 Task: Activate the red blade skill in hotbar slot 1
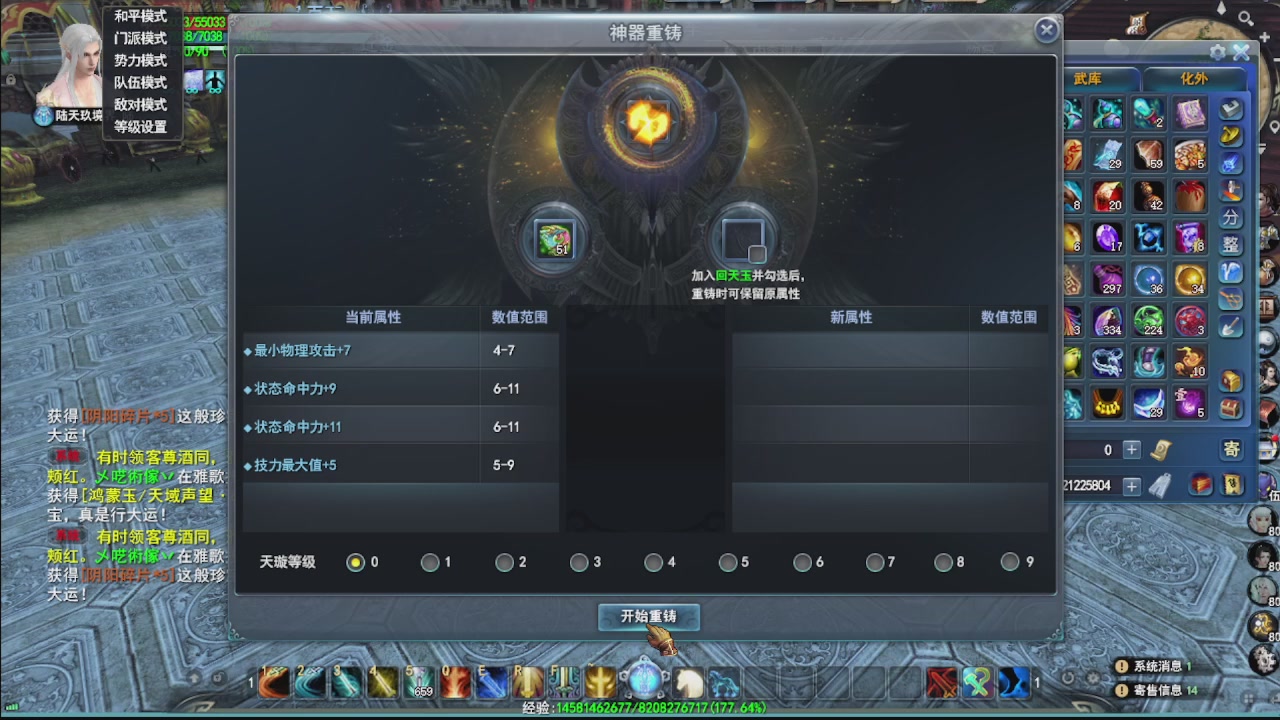click(x=271, y=682)
